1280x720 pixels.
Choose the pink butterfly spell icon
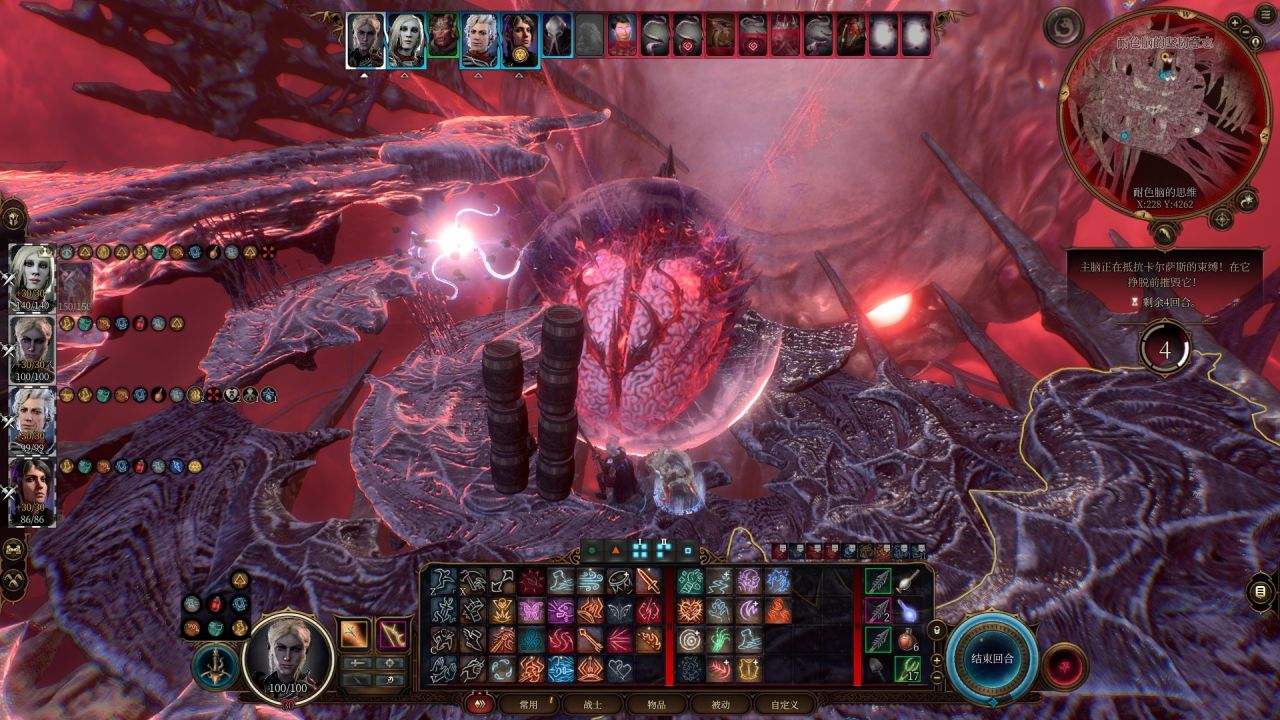(530, 611)
